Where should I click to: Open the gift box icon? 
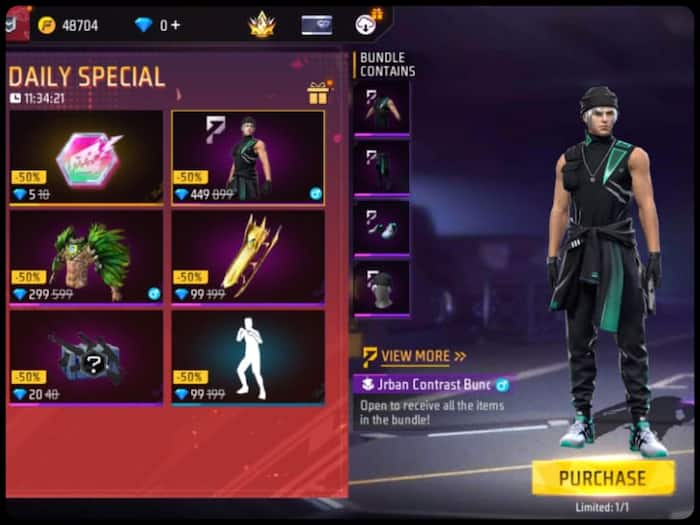click(x=318, y=94)
